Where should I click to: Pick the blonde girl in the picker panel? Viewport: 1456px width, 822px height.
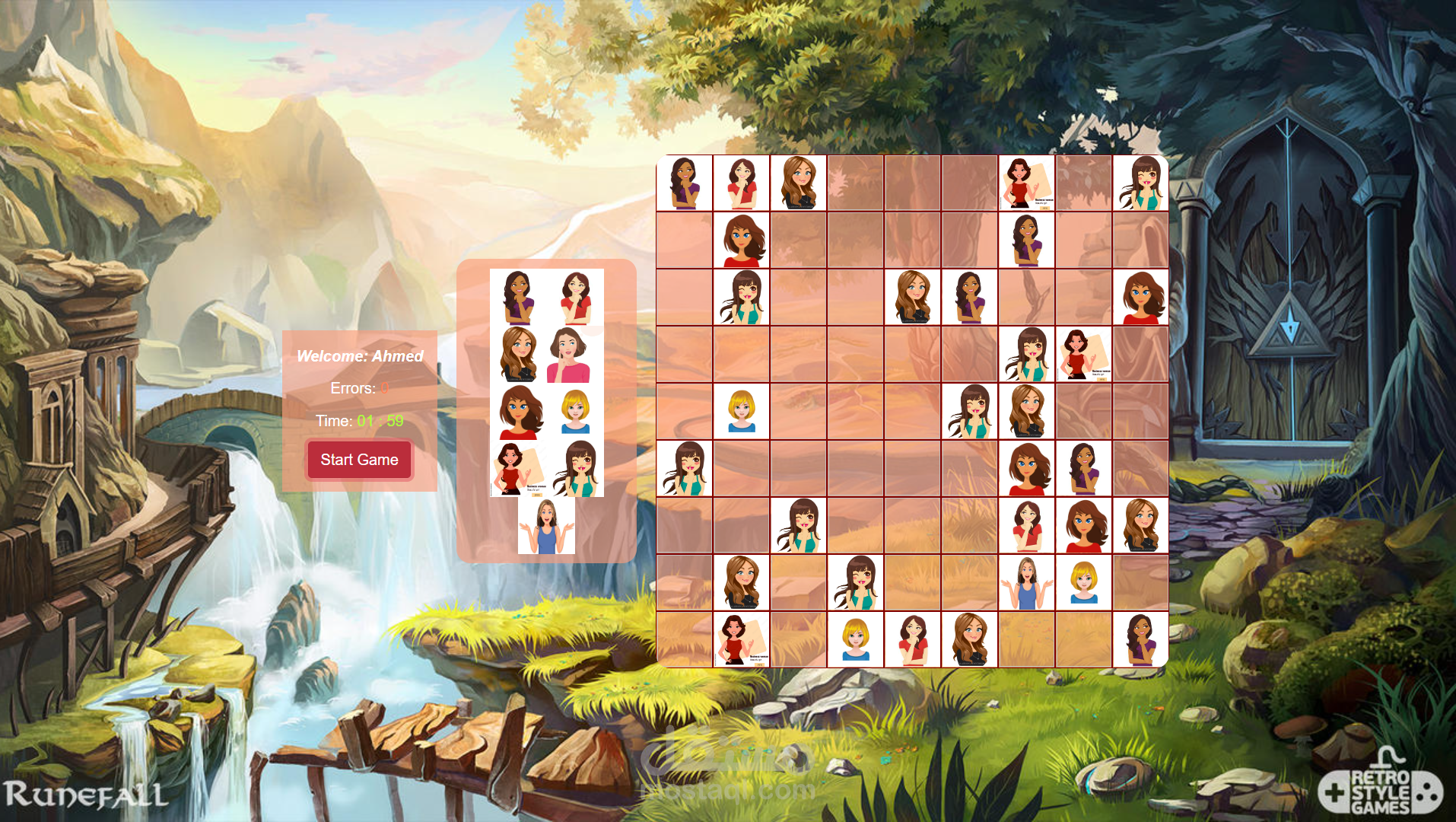tap(575, 412)
